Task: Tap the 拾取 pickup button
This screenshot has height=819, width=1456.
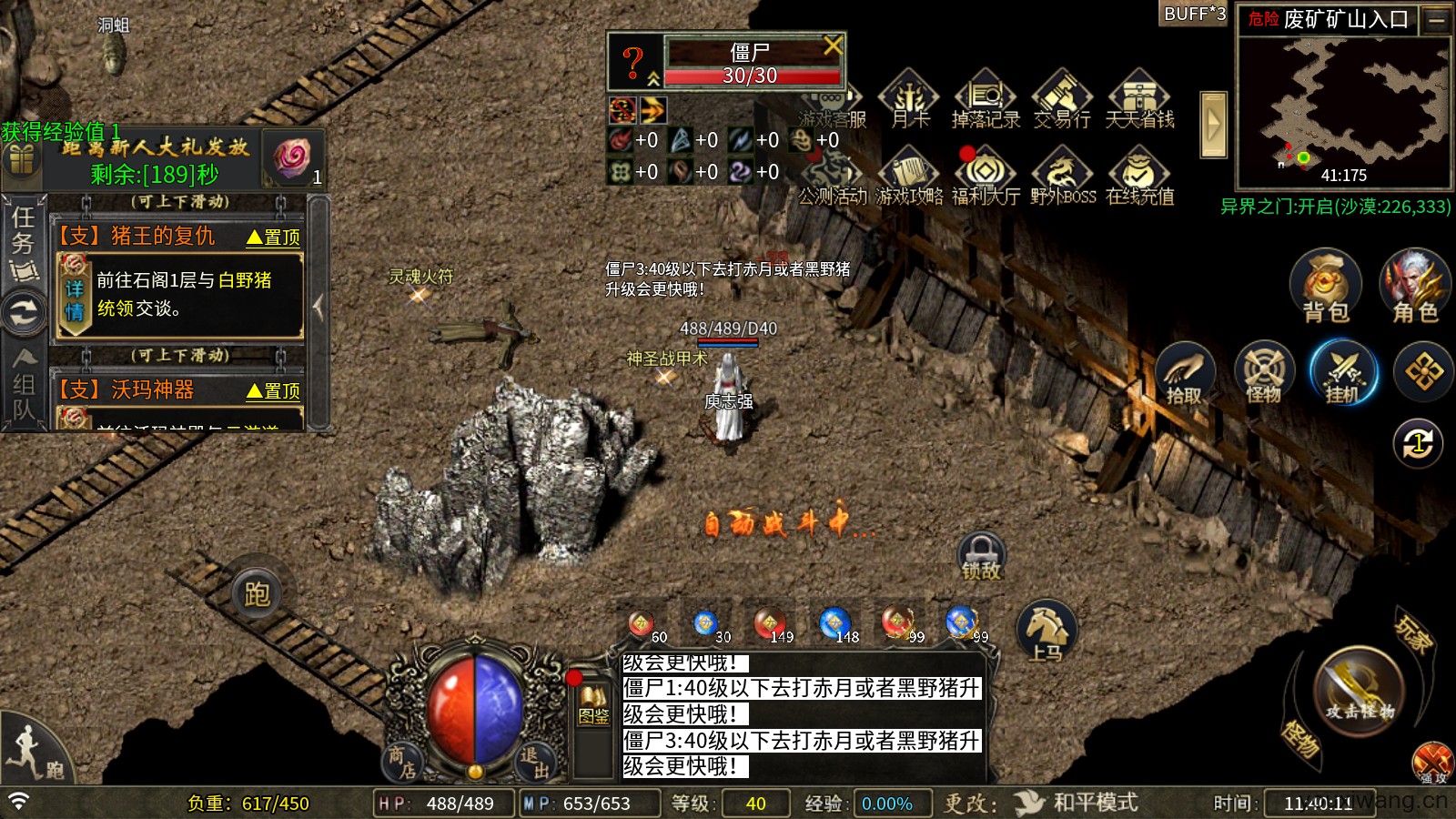Action: 1185,373
